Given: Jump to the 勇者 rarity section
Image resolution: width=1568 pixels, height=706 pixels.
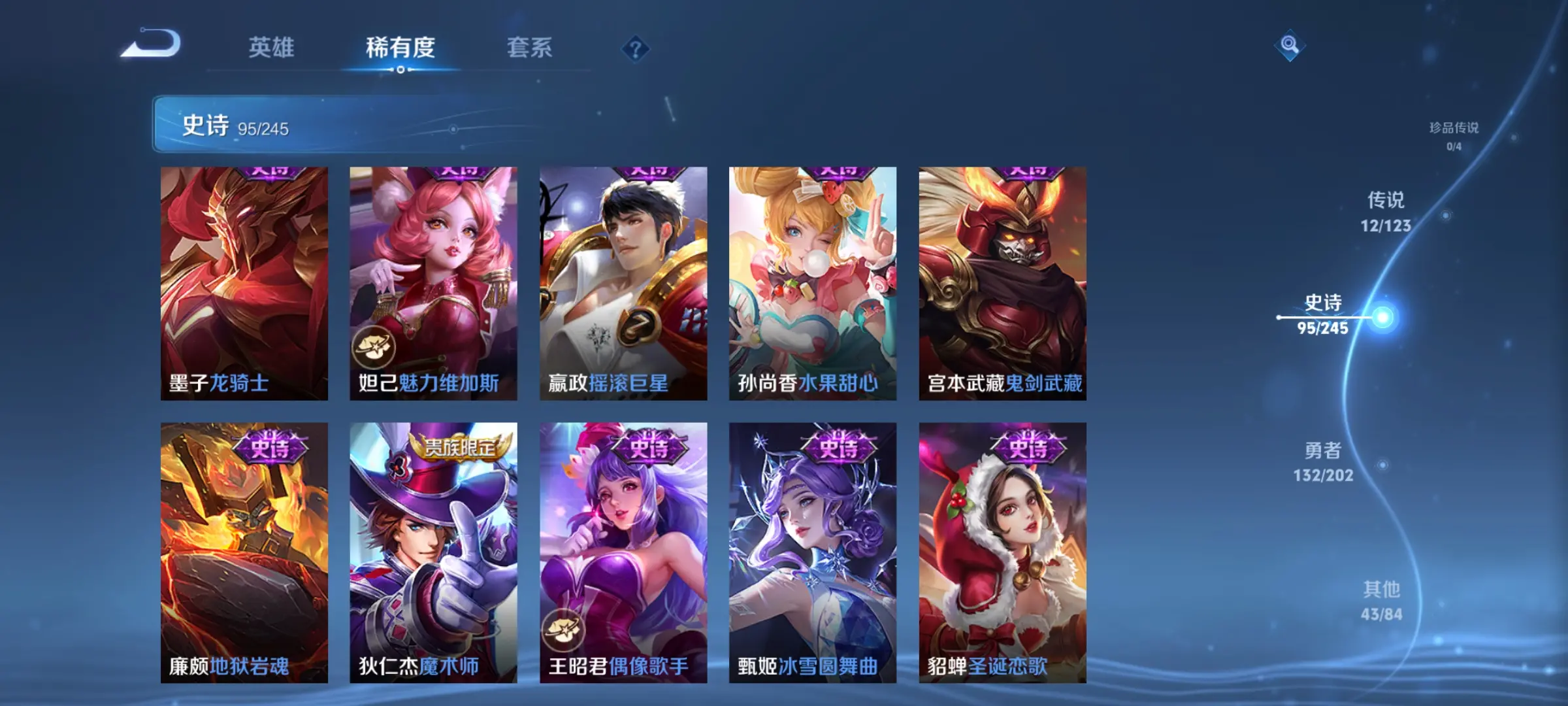Looking at the screenshot, I should (x=1323, y=462).
